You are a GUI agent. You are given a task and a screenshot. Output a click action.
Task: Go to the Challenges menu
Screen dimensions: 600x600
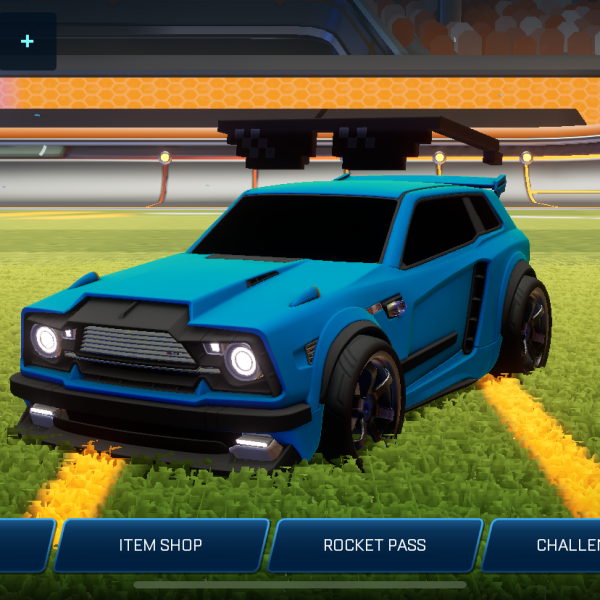click(555, 545)
